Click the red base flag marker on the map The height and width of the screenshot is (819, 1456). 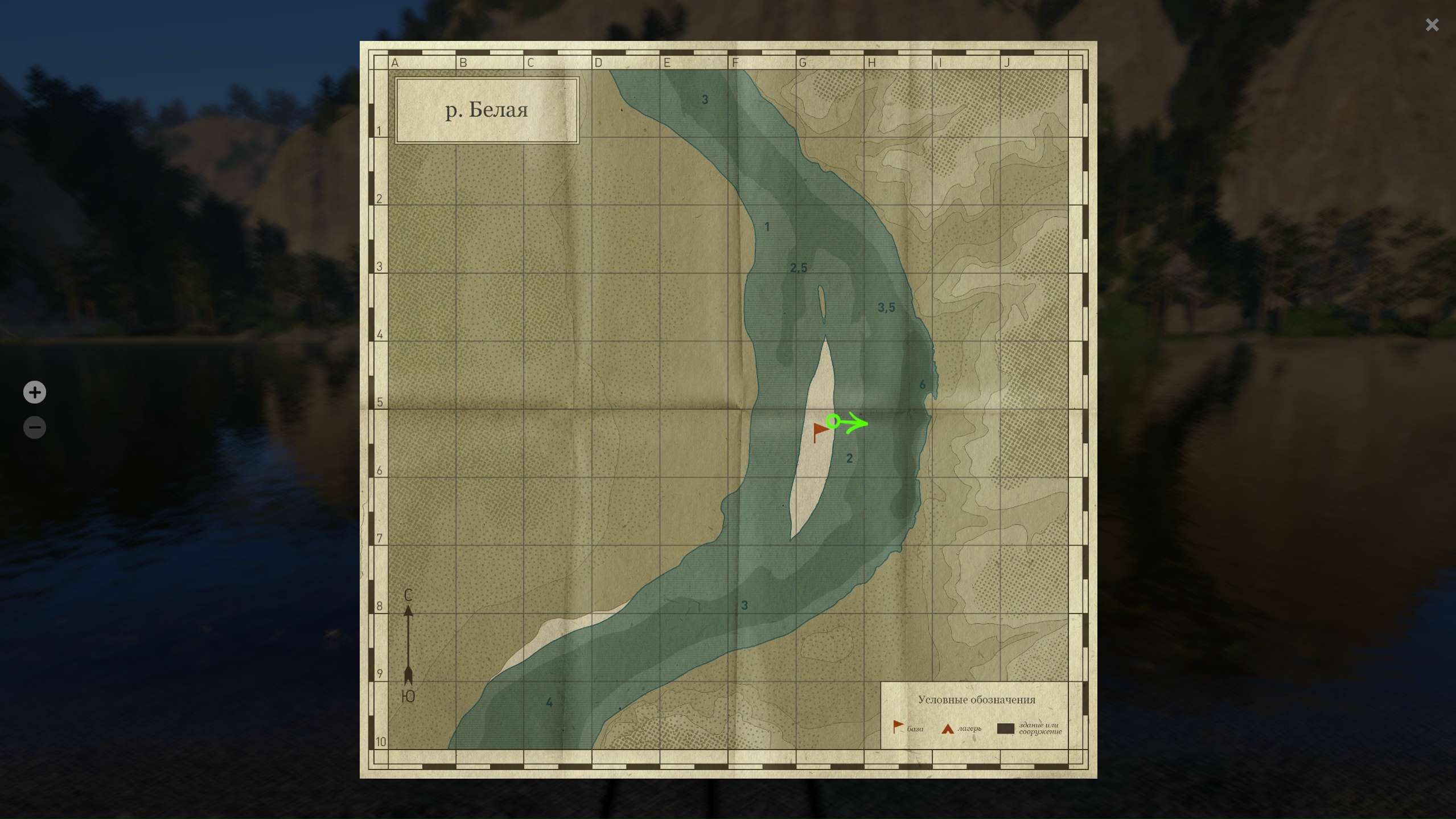820,431
